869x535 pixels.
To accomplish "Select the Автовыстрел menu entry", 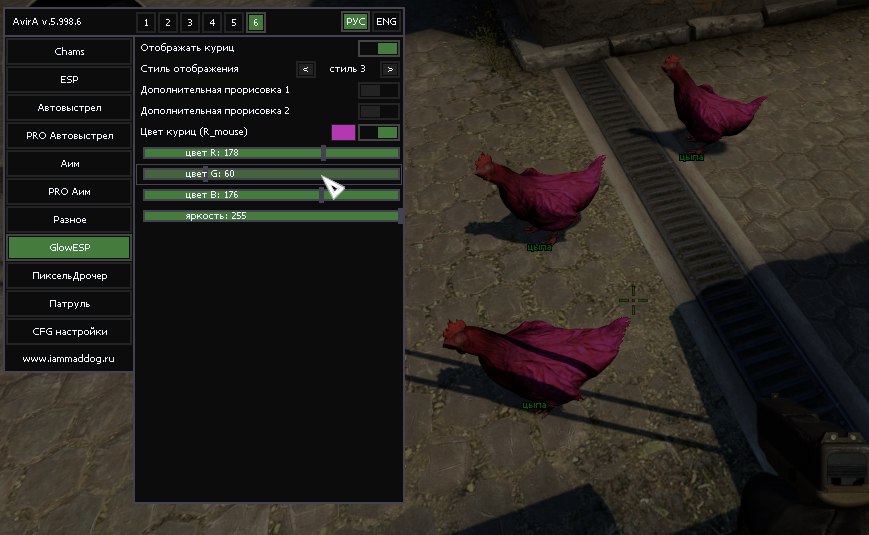I will coord(69,107).
